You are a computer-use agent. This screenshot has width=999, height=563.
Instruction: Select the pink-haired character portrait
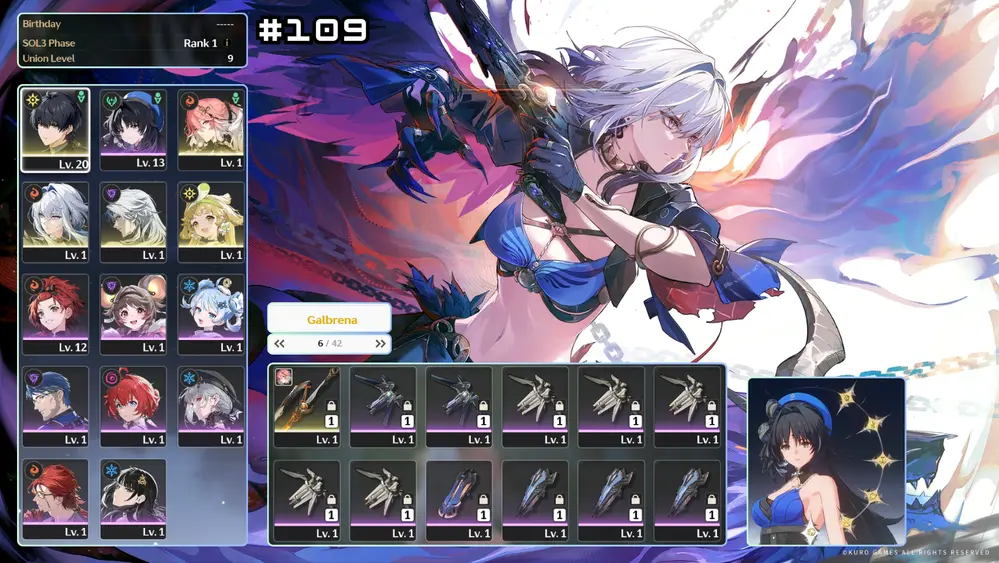pyautogui.click(x=211, y=129)
